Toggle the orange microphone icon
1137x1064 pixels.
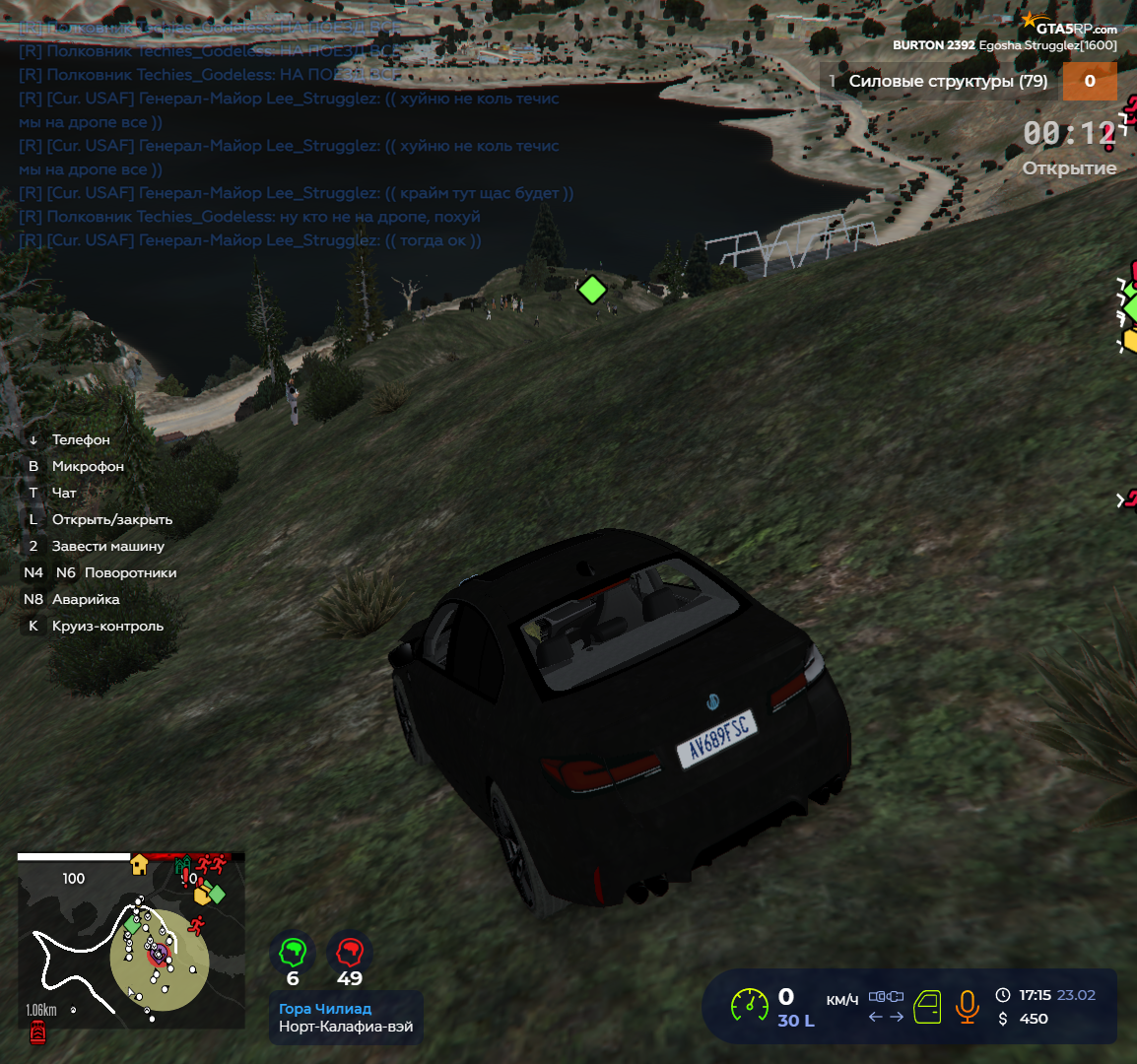(x=968, y=1006)
